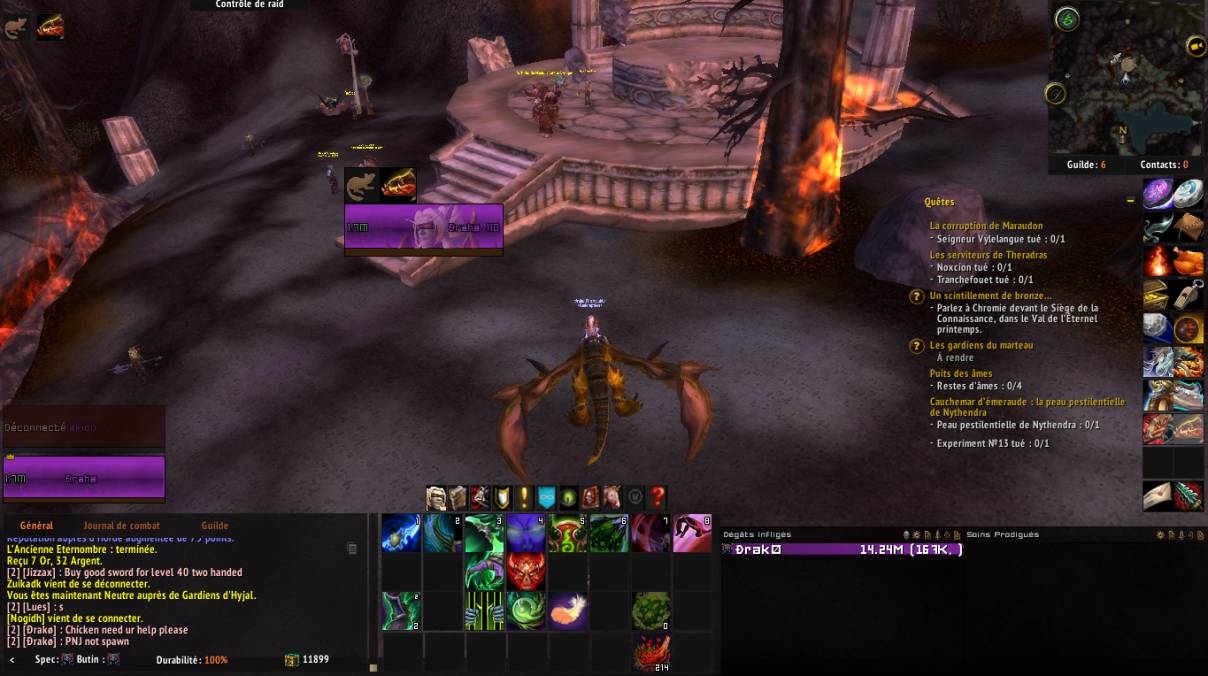This screenshot has height=676, width=1208.
Task: Click the roast chicken item in side bar
Action: pos(1188,261)
